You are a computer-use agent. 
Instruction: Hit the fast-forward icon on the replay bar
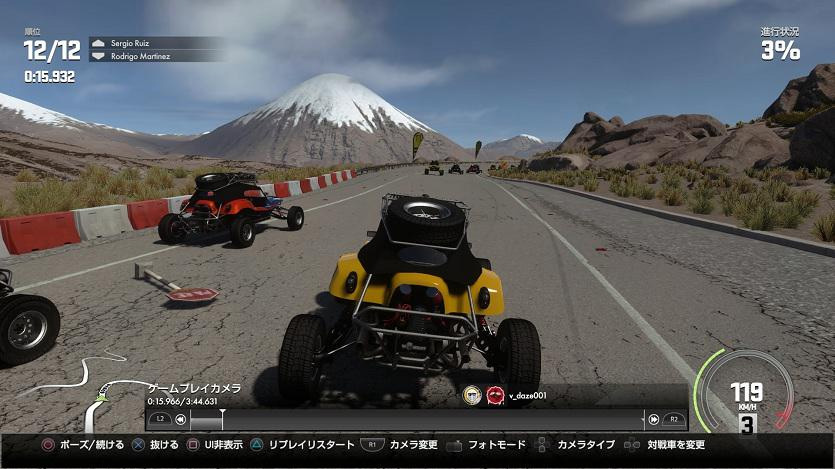[654, 420]
